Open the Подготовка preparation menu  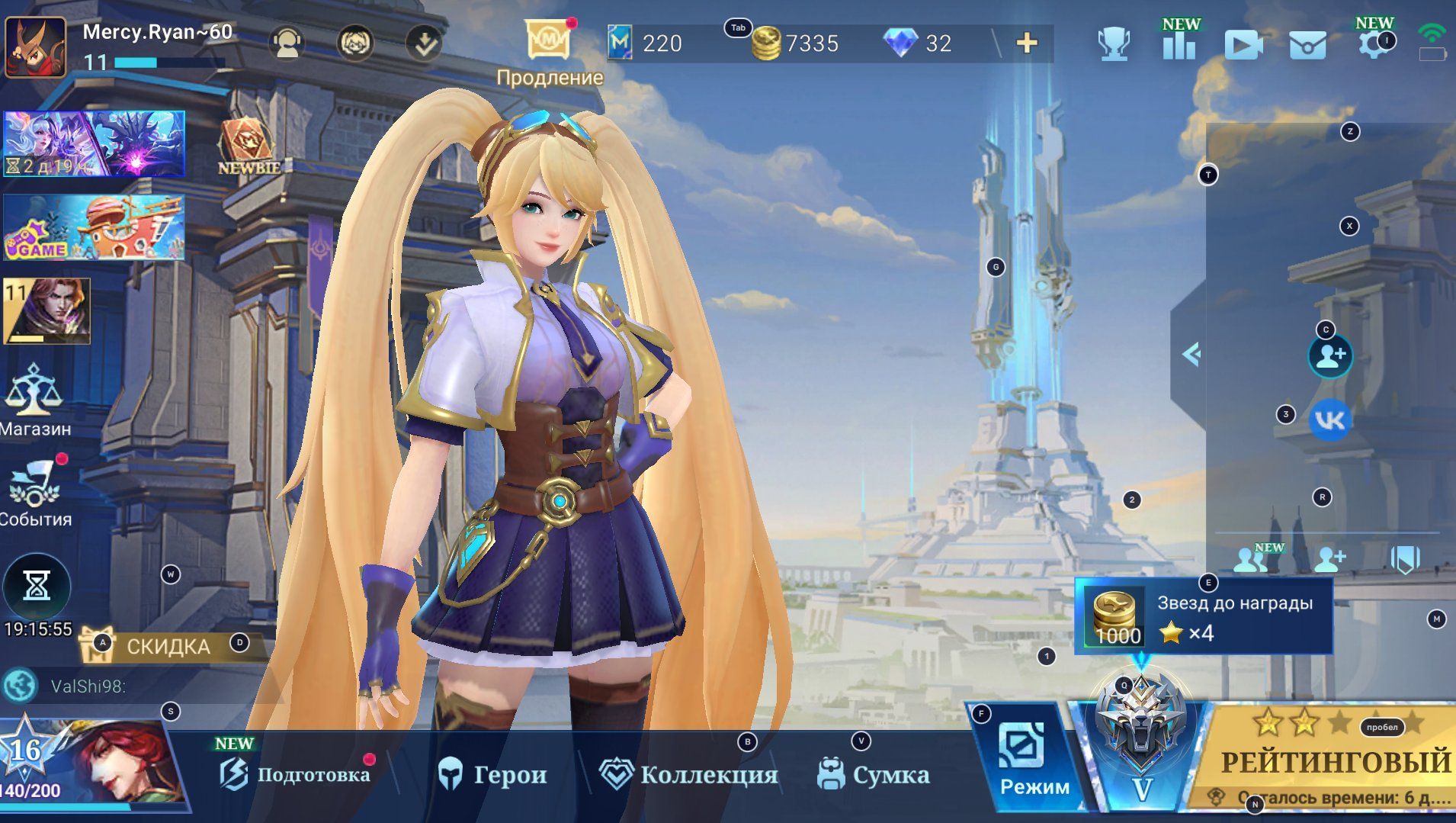click(x=297, y=775)
